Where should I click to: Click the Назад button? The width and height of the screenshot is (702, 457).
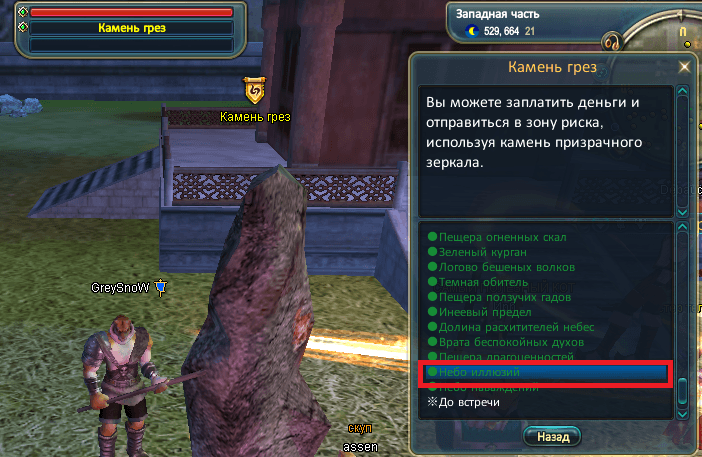click(x=552, y=437)
